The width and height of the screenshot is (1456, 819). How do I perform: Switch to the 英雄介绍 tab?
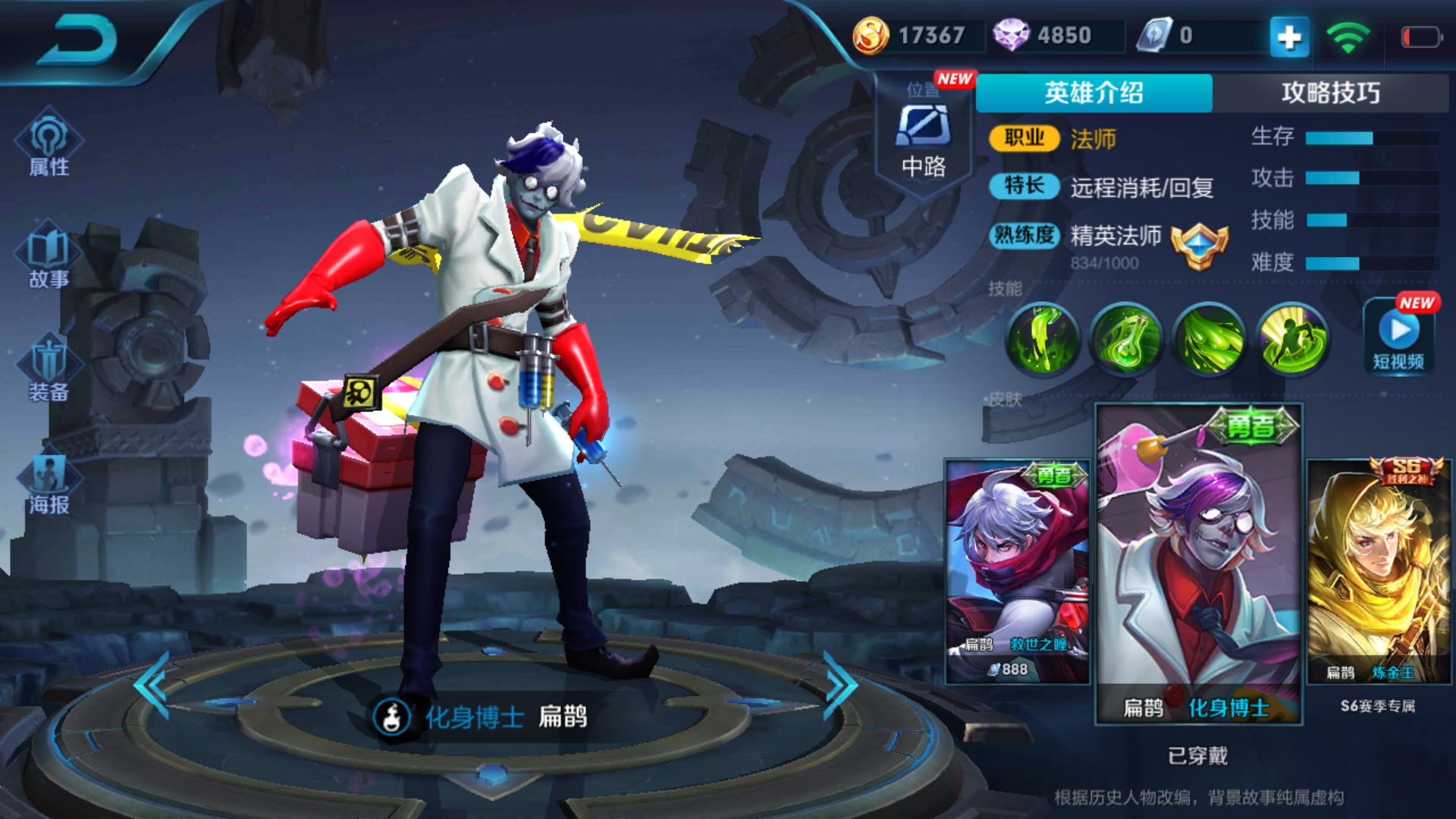click(1094, 93)
